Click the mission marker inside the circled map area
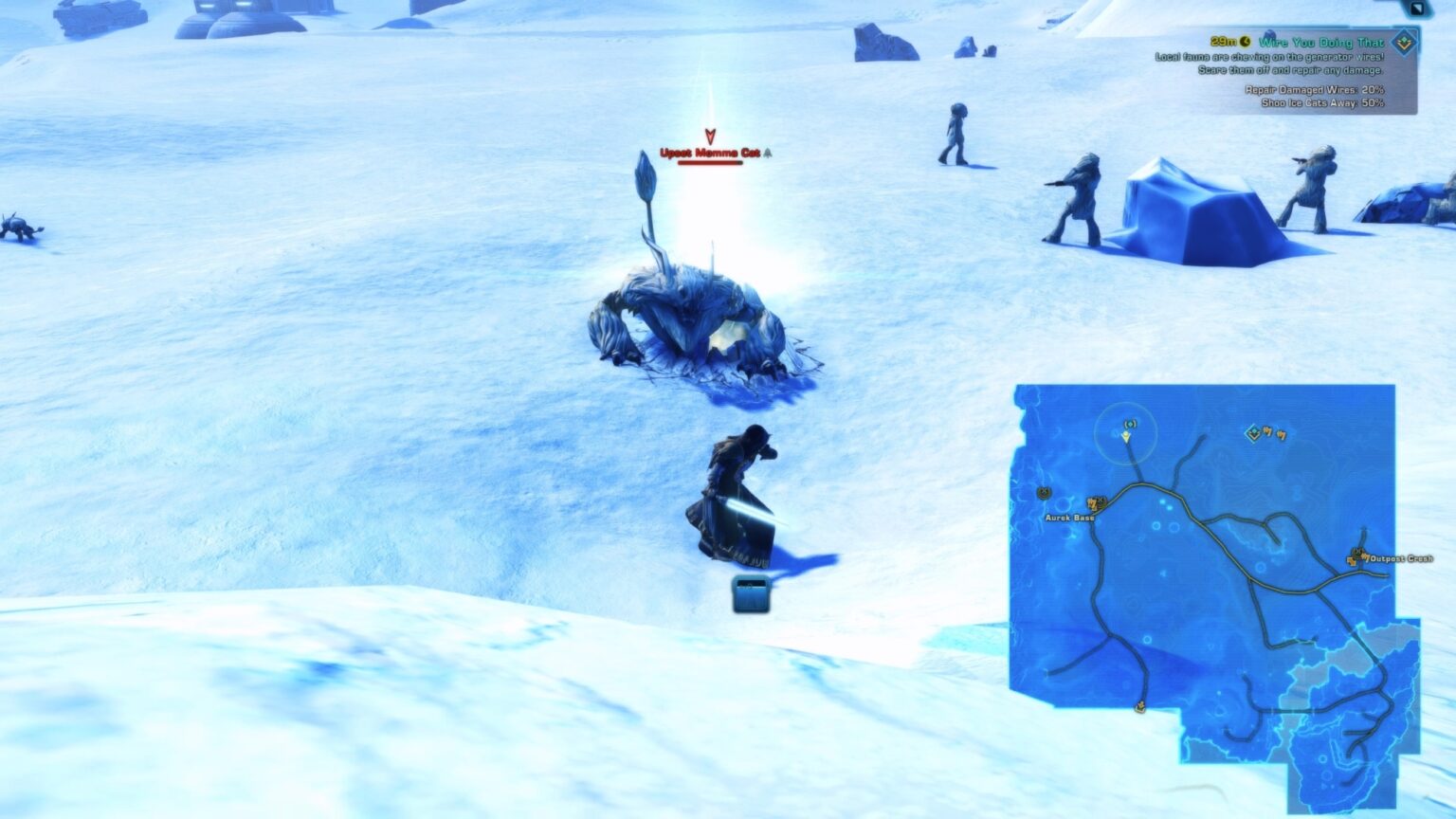The width and height of the screenshot is (1456, 819). tap(1129, 425)
